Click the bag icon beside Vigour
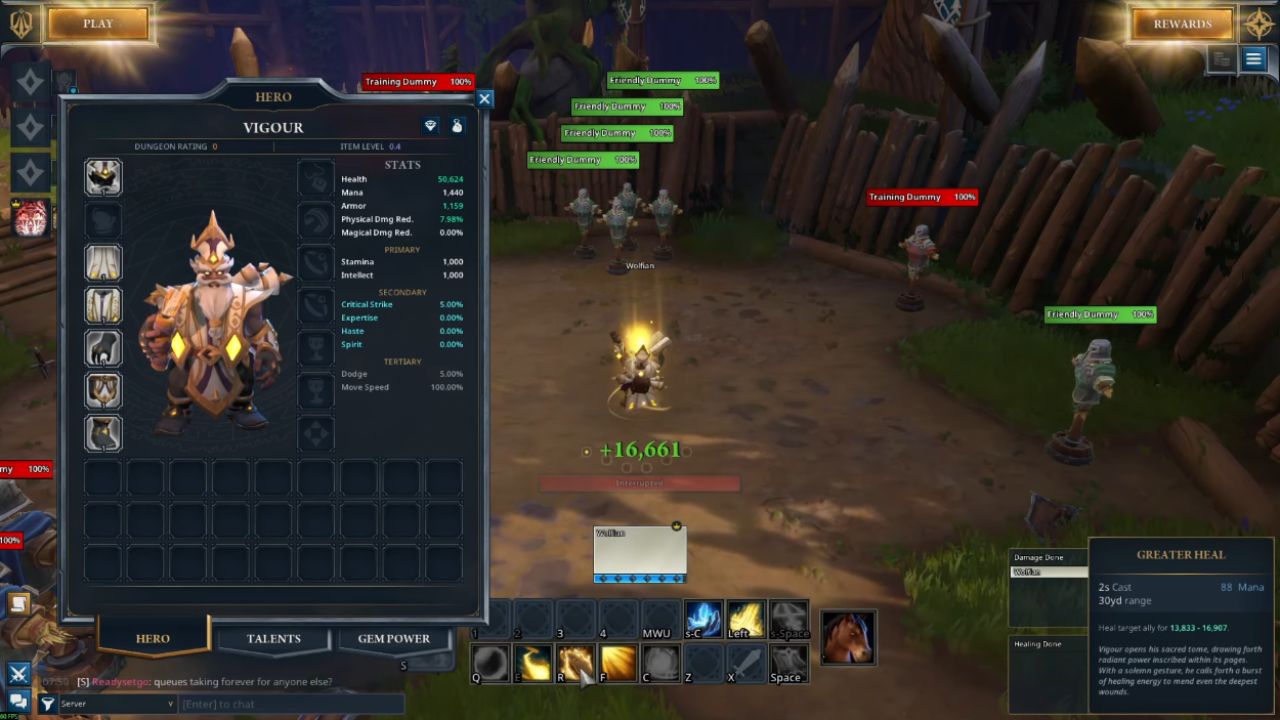 tap(457, 126)
